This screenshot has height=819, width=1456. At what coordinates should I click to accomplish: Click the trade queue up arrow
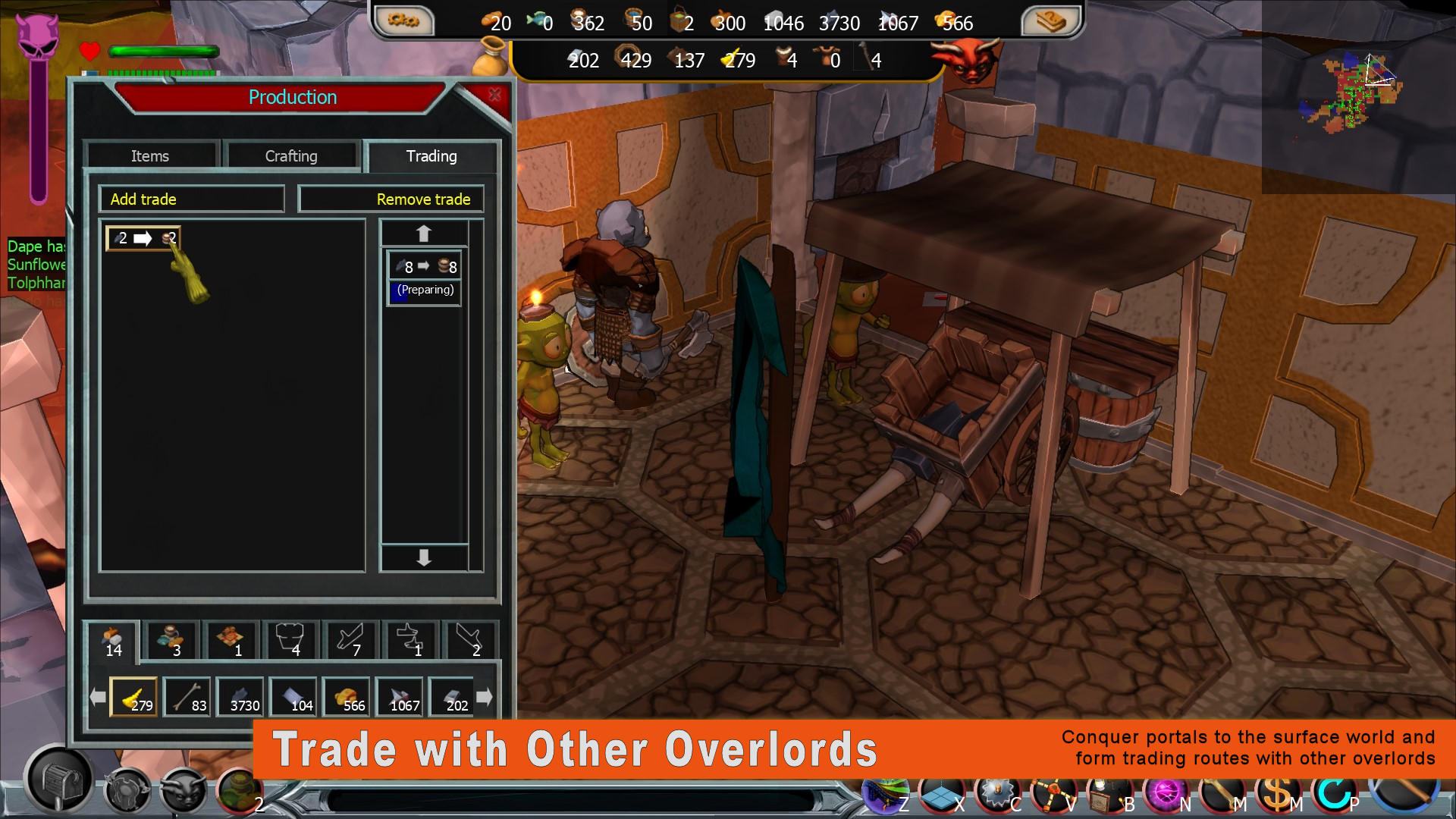[424, 234]
